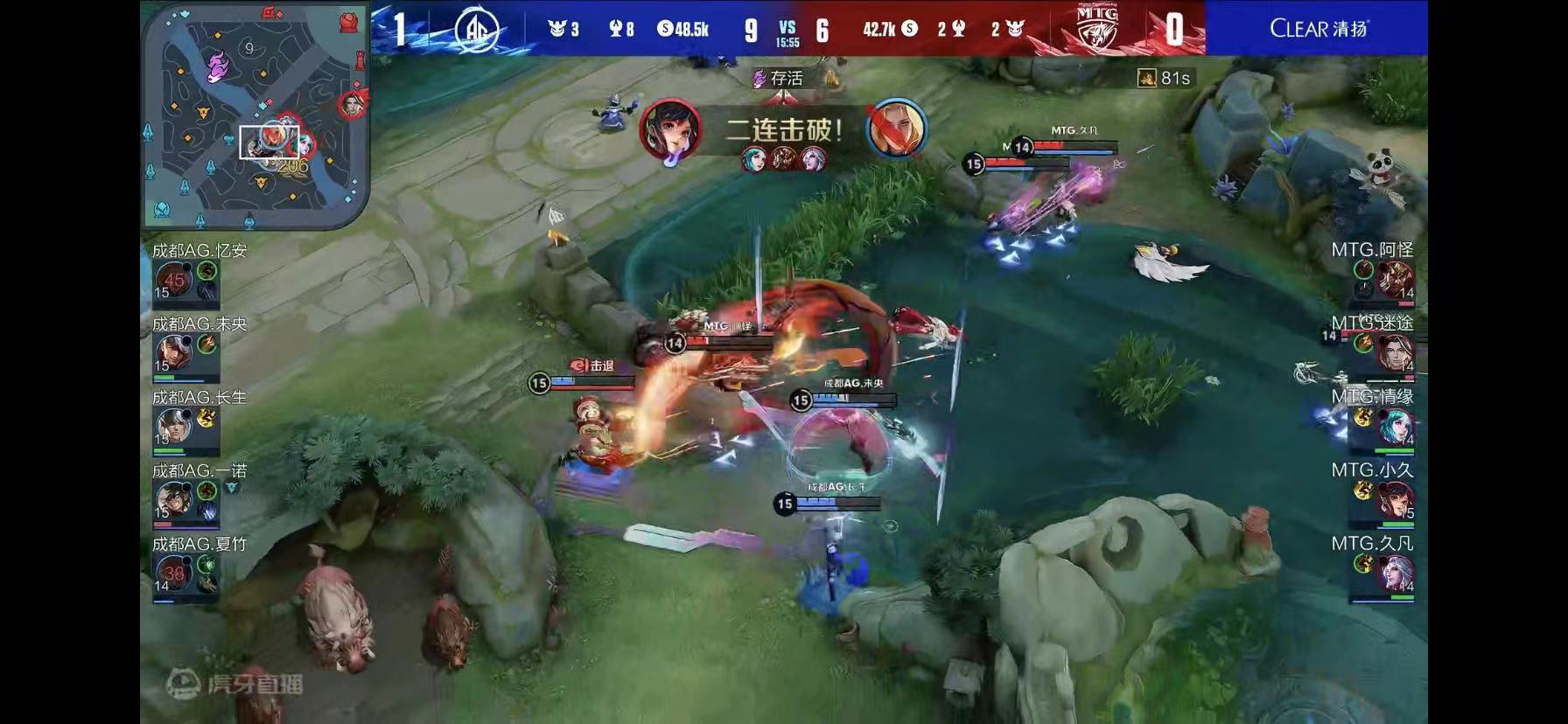Choose 成都AG.未央 in the player list
The image size is (1568, 724).
pos(174,353)
